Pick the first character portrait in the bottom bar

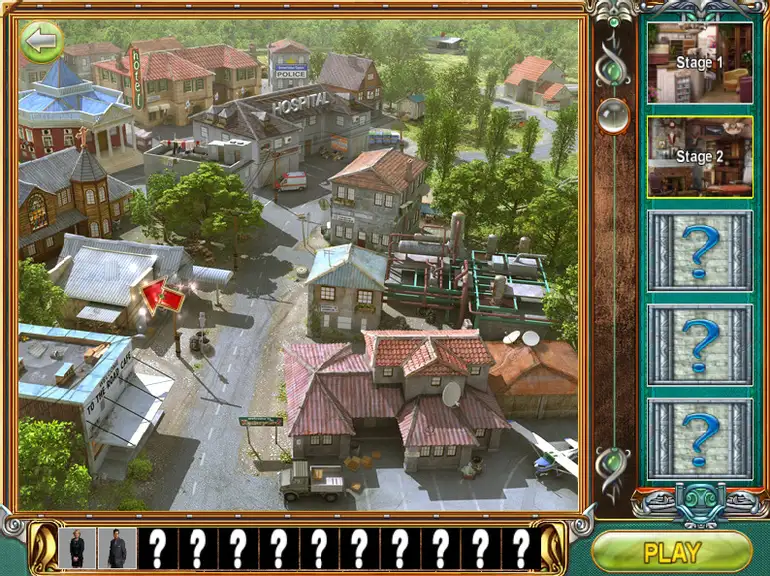77,548
